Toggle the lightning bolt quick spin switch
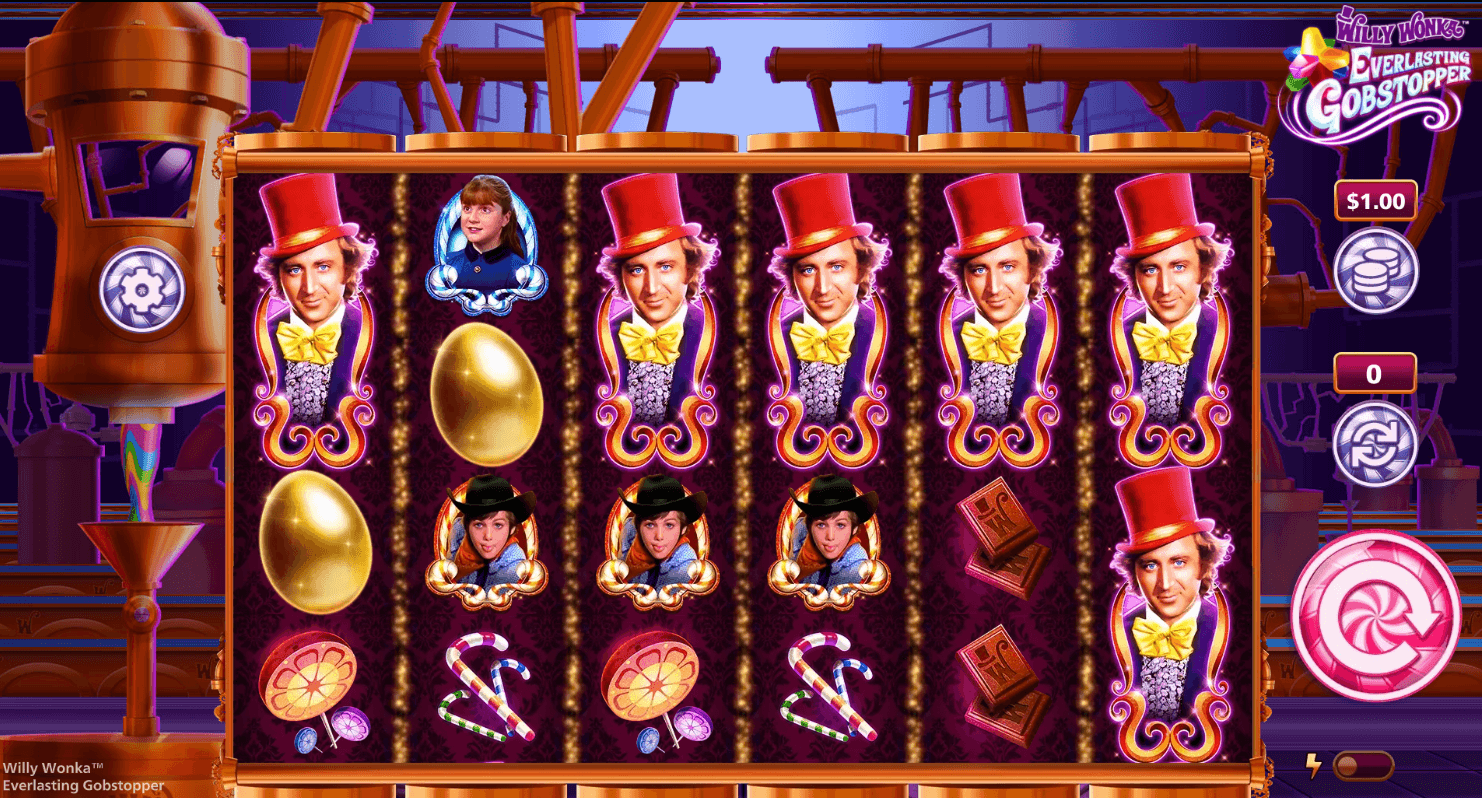The height and width of the screenshot is (798, 1482). [1362, 766]
